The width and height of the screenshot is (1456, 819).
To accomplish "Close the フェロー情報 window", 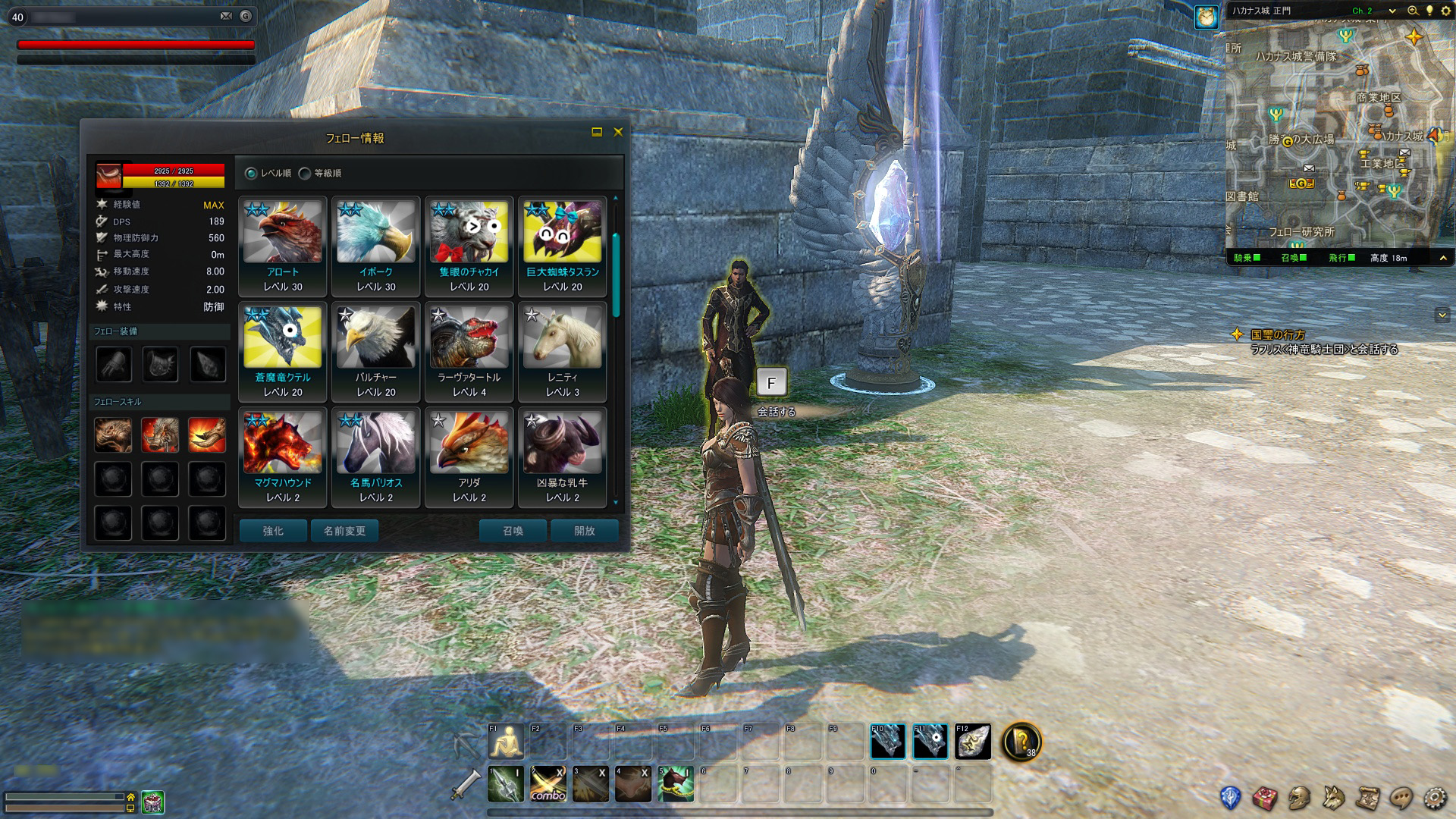I will [618, 132].
